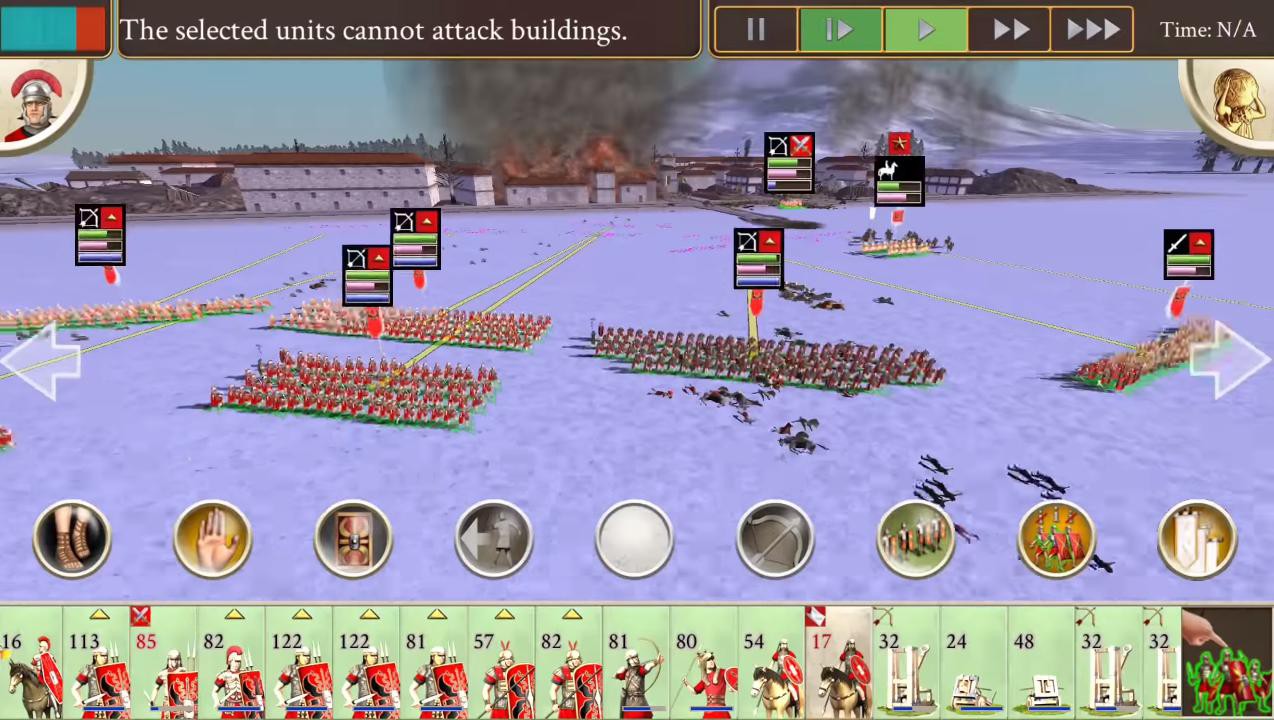Toggle guard mode with the shield icon
The height and width of the screenshot is (720, 1274).
click(353, 540)
